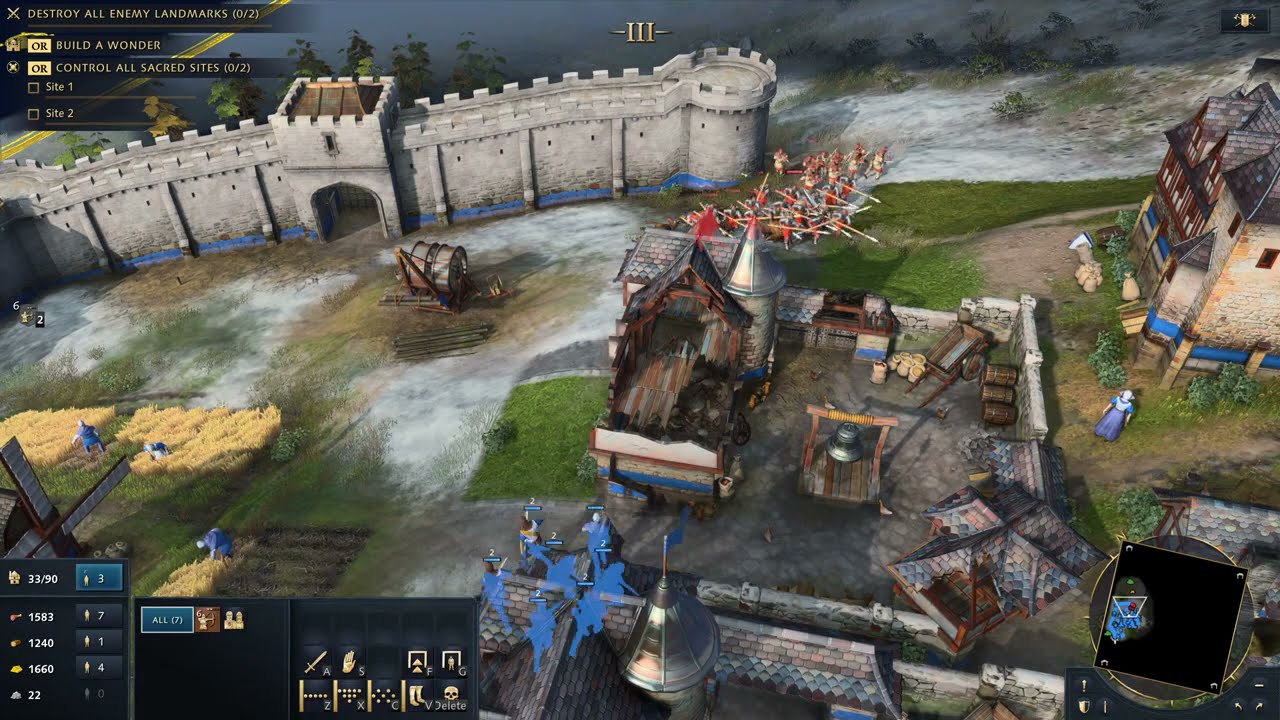
Task: Select the ALL (7) units group button
Action: tap(166, 620)
